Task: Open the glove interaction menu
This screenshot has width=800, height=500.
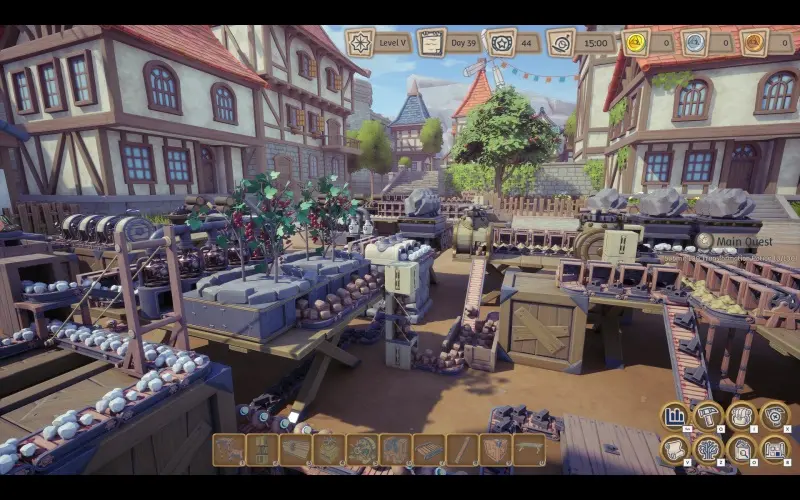Action: 741,416
